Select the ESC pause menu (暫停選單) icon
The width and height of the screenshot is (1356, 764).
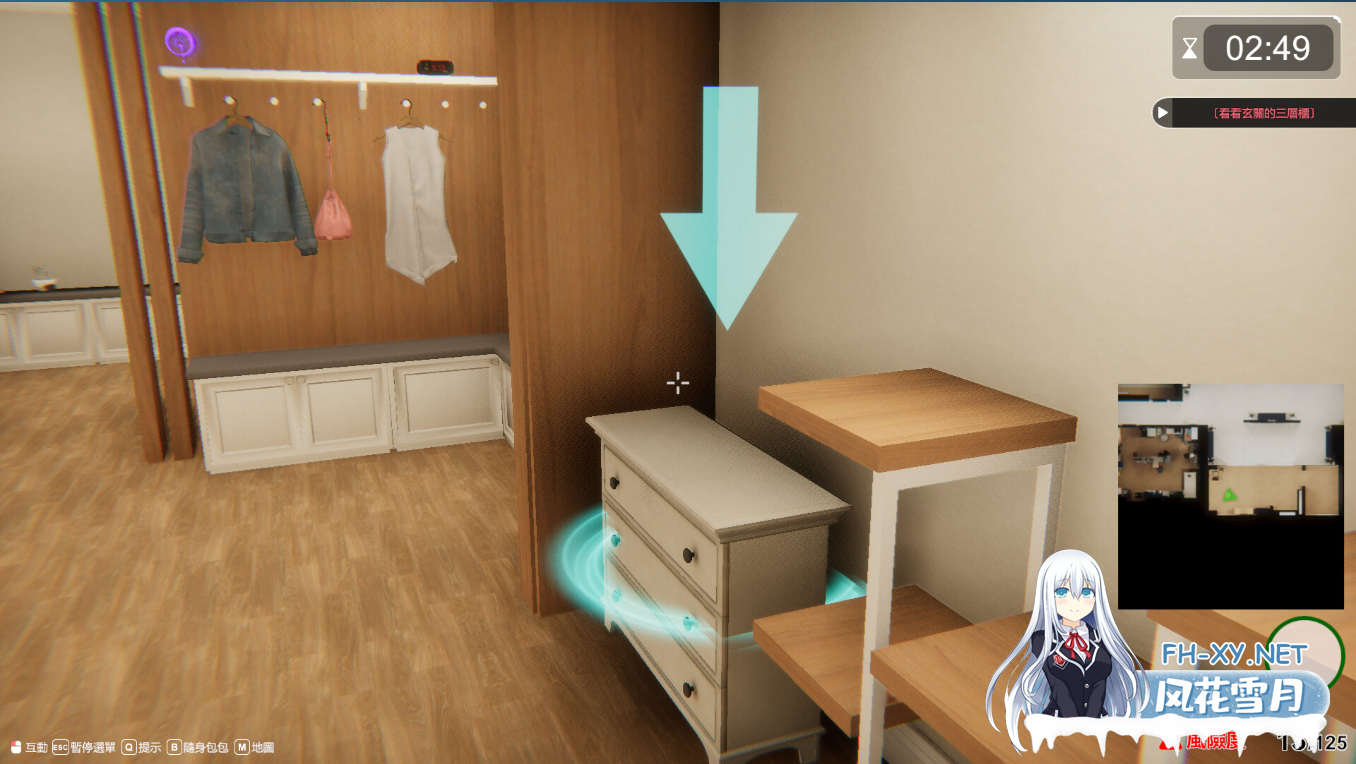click(x=59, y=745)
